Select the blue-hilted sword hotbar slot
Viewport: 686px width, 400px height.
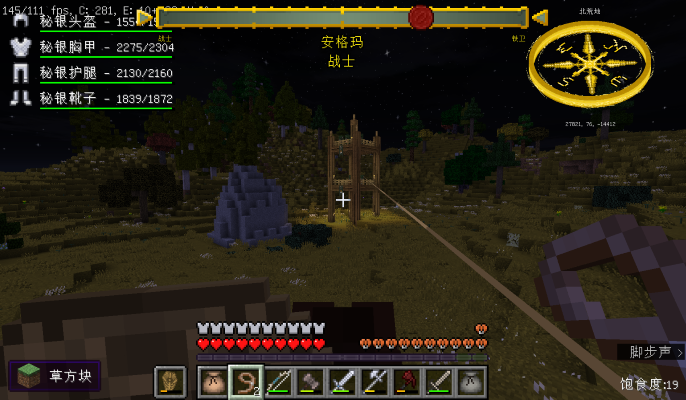[x=342, y=381]
